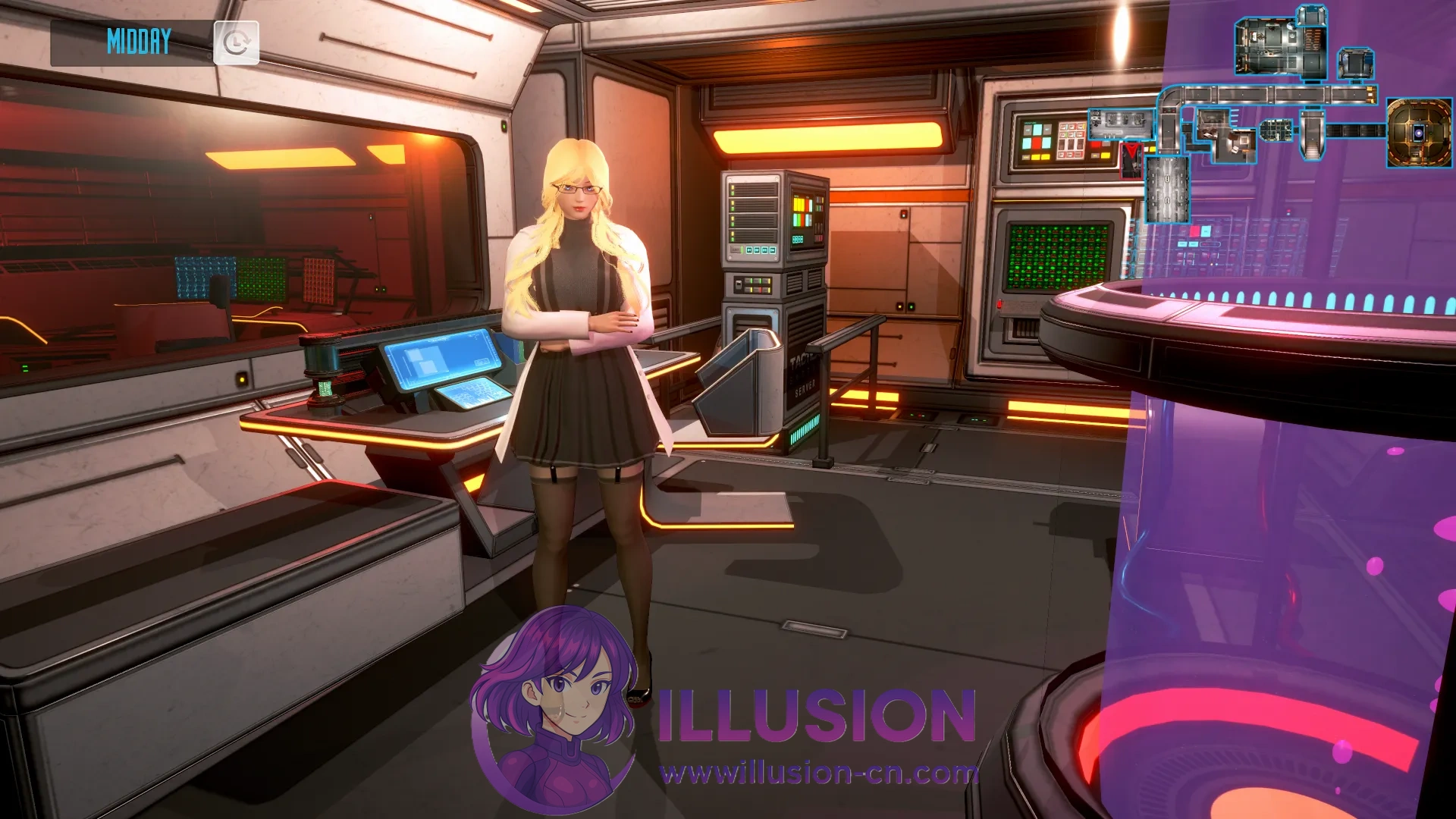This screenshot has height=819, width=1456.
Task: Select the red-highlighted current room on the minimap
Action: (1131, 159)
